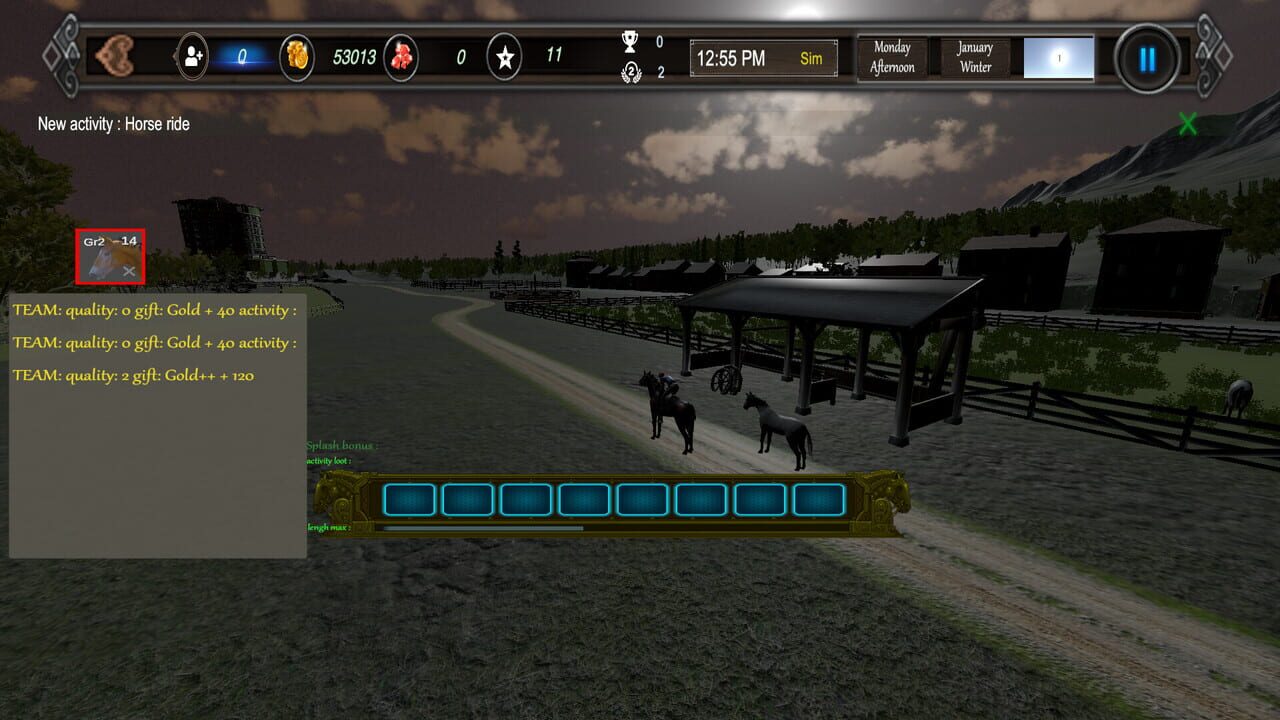This screenshot has height=720, width=1280.
Task: Expand the Monday Afternoon time panel
Action: point(892,57)
